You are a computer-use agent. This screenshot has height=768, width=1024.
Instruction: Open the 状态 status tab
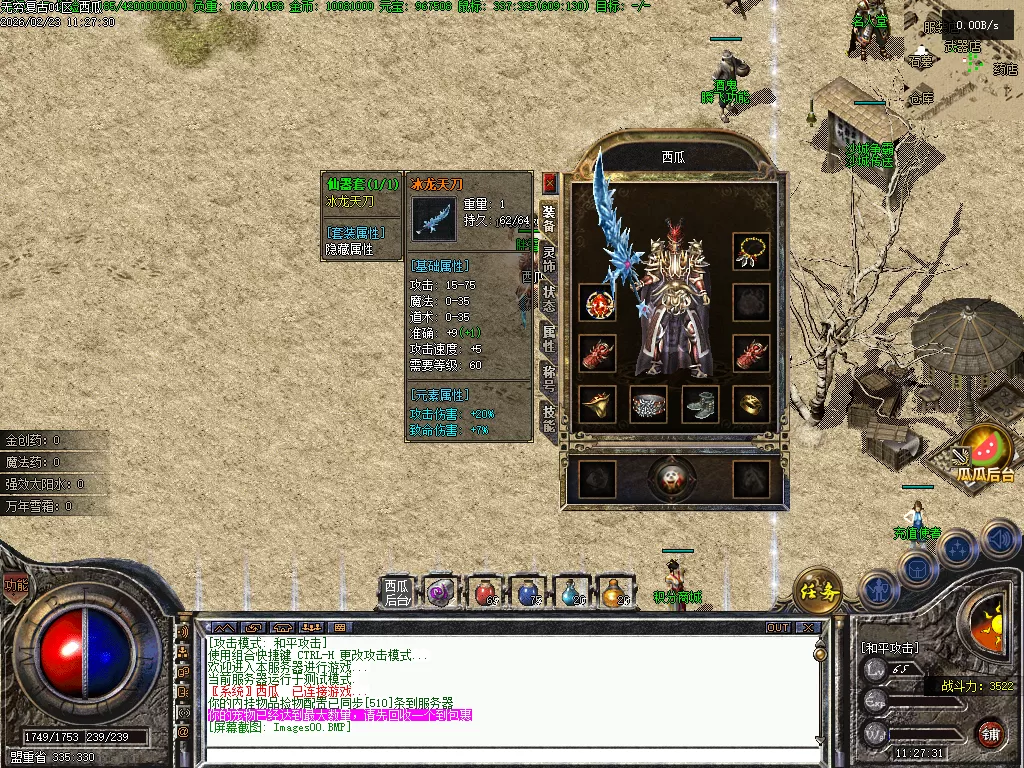(x=549, y=297)
